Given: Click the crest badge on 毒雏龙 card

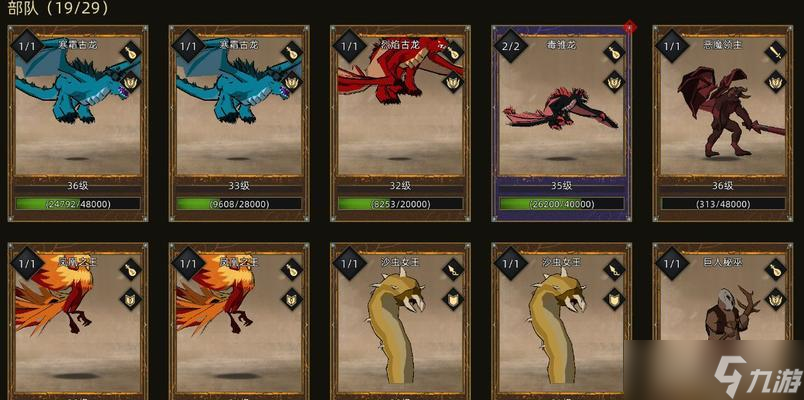Looking at the screenshot, I should click(x=615, y=81).
